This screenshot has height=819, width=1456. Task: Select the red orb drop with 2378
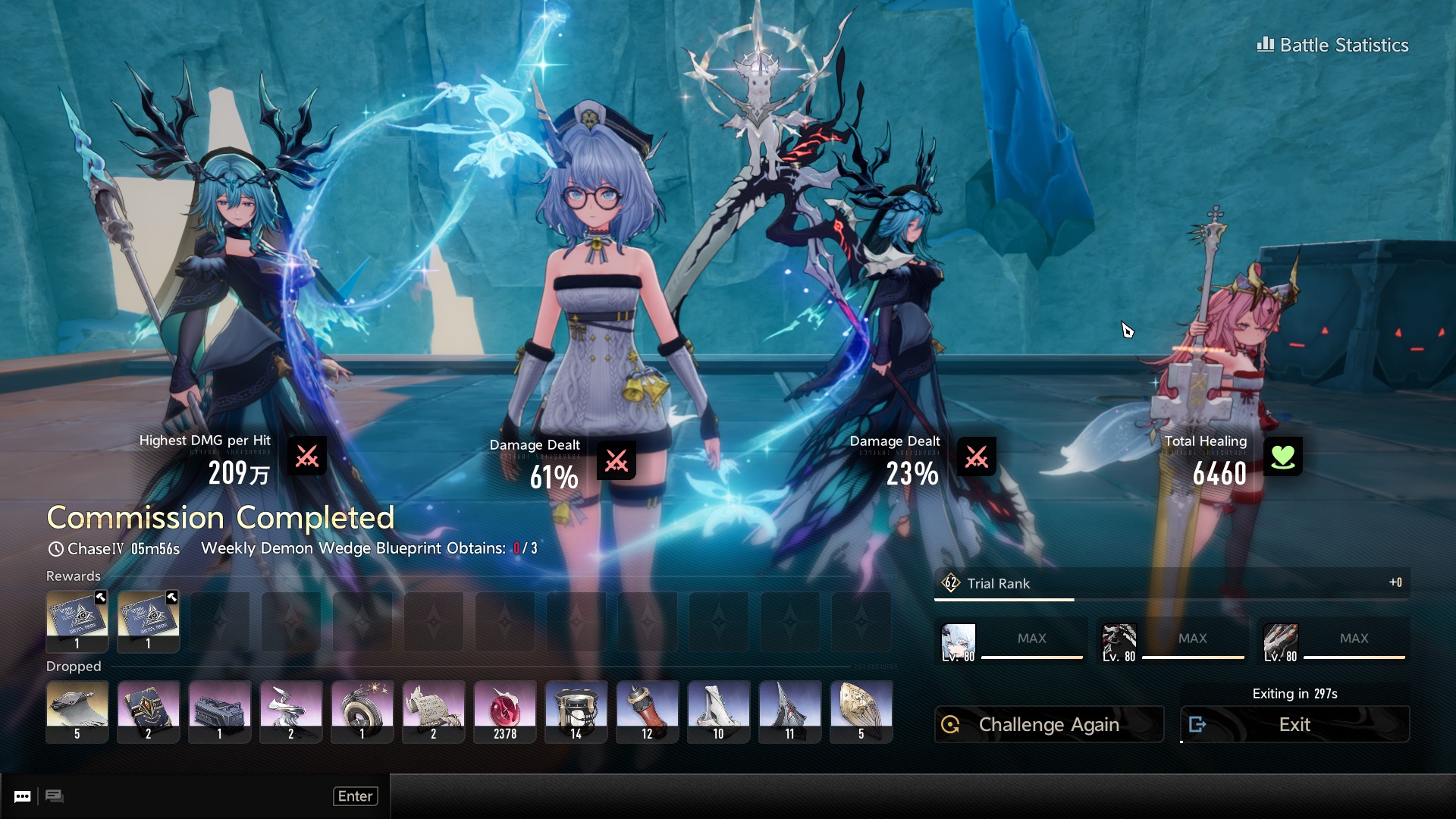[x=505, y=711]
